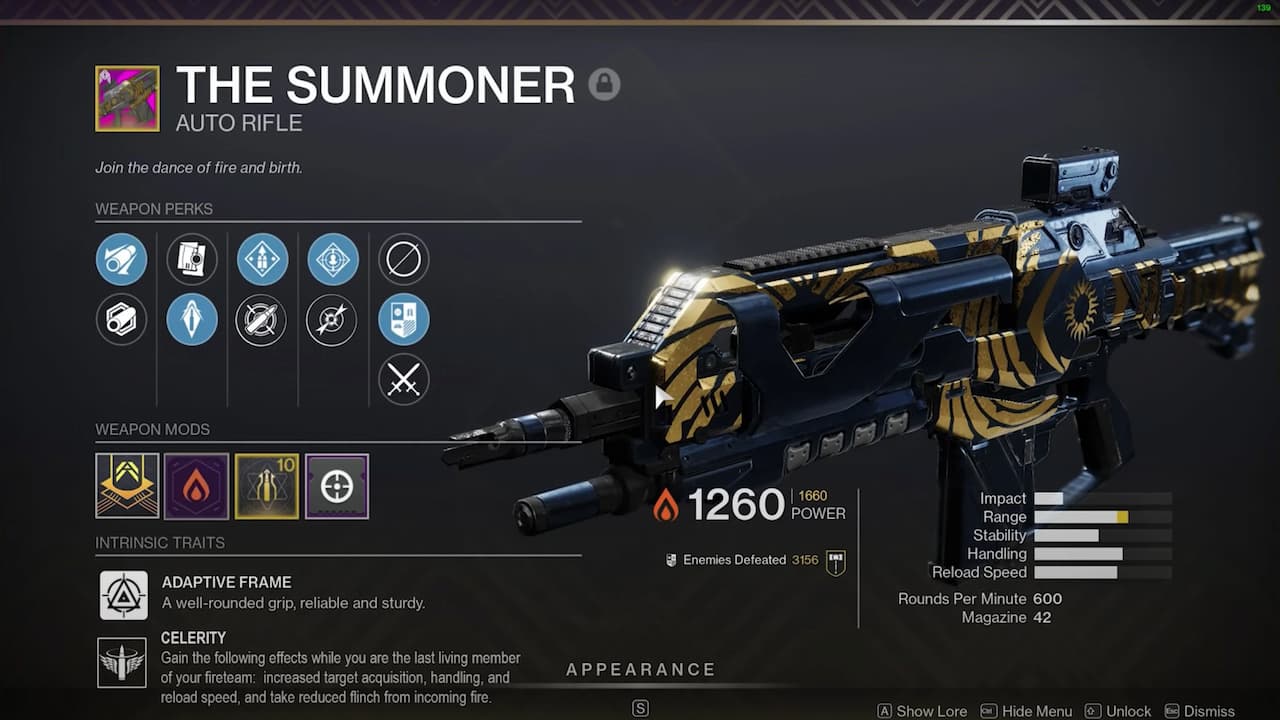Screen dimensions: 1280x720
Task: Click the crossed swords kill tracker perk
Action: [x=403, y=380]
